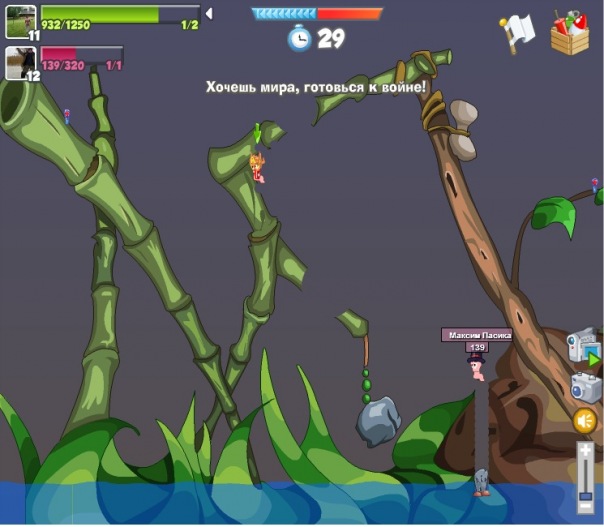
Task: Click the white arrow beside the green health bar
Action: [209, 14]
